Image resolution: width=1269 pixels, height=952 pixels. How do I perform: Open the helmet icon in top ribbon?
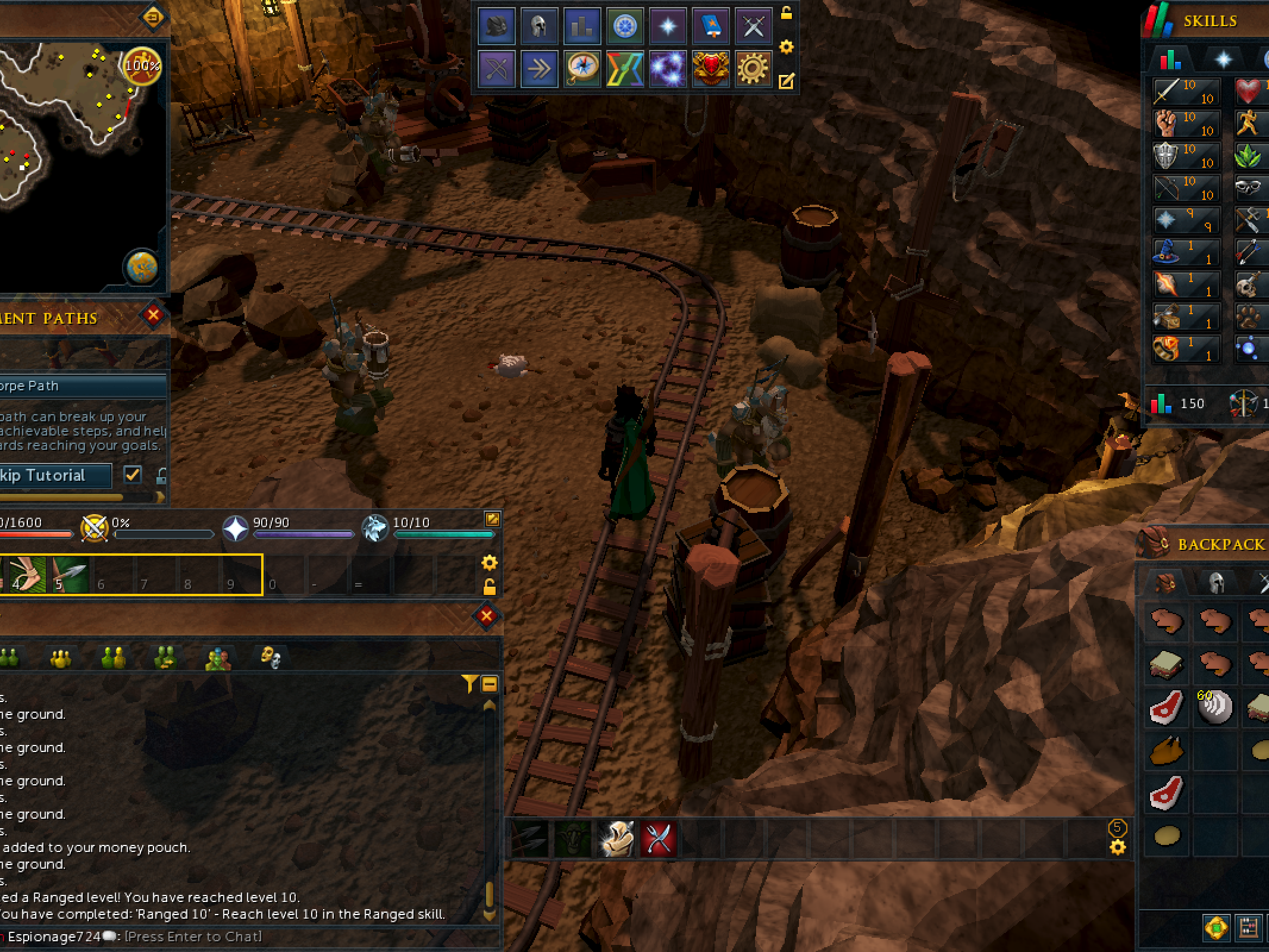(539, 27)
